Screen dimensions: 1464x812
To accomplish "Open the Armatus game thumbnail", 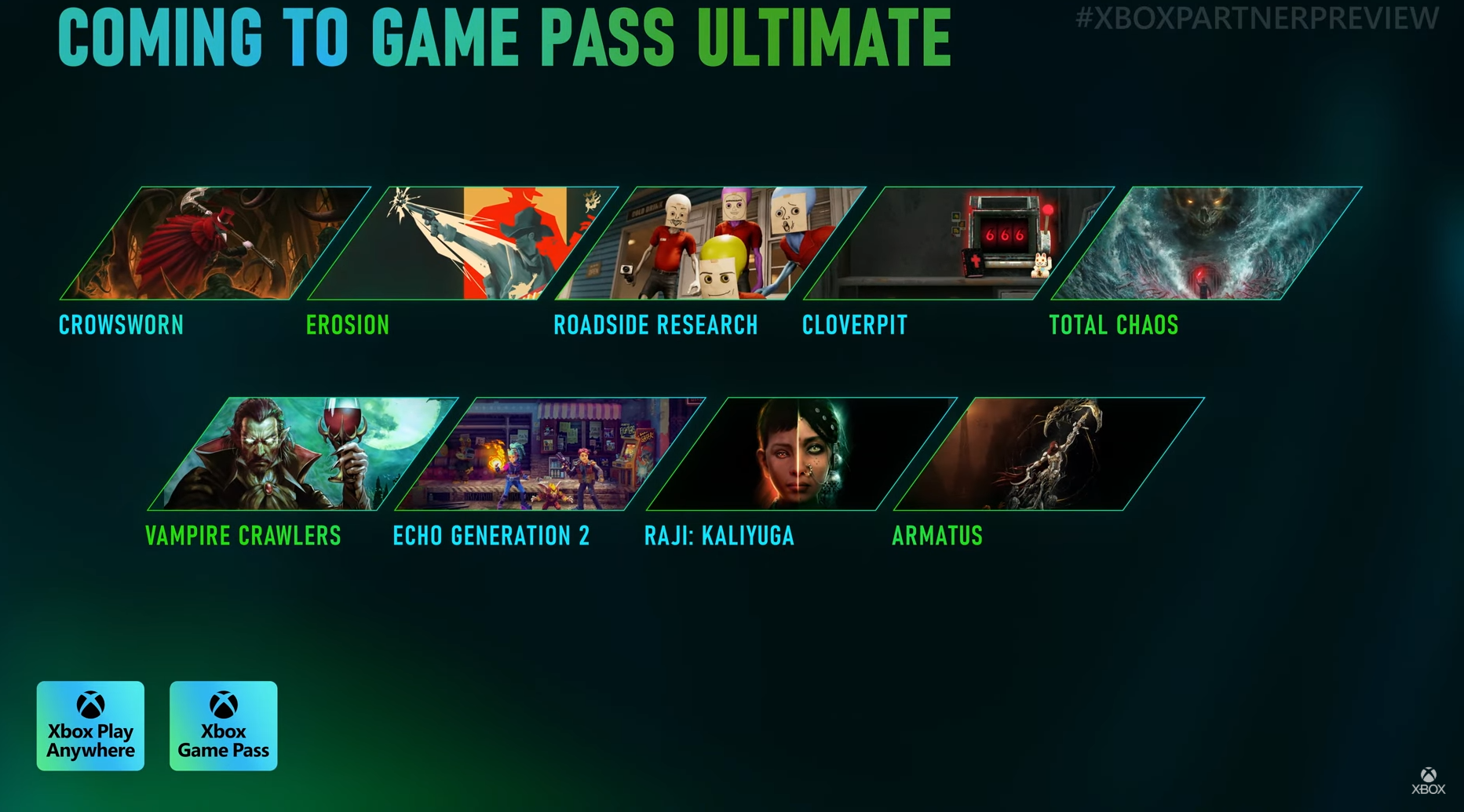I will 1049,454.
